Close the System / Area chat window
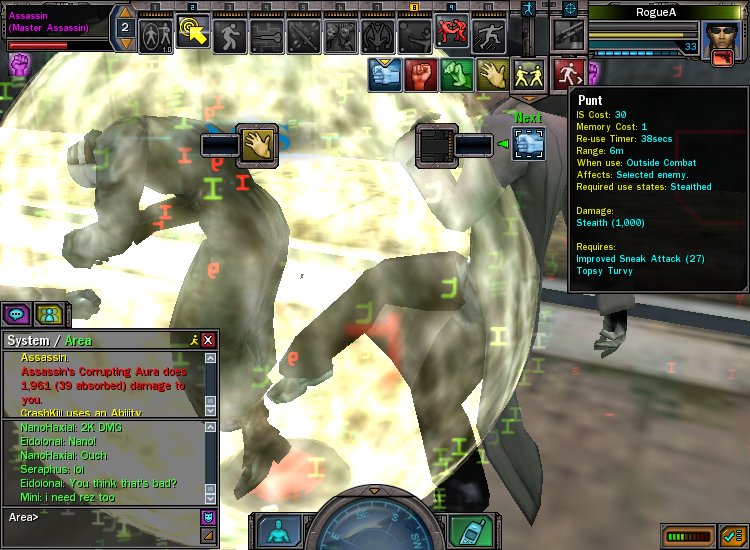The height and width of the screenshot is (550, 750). pos(208,340)
